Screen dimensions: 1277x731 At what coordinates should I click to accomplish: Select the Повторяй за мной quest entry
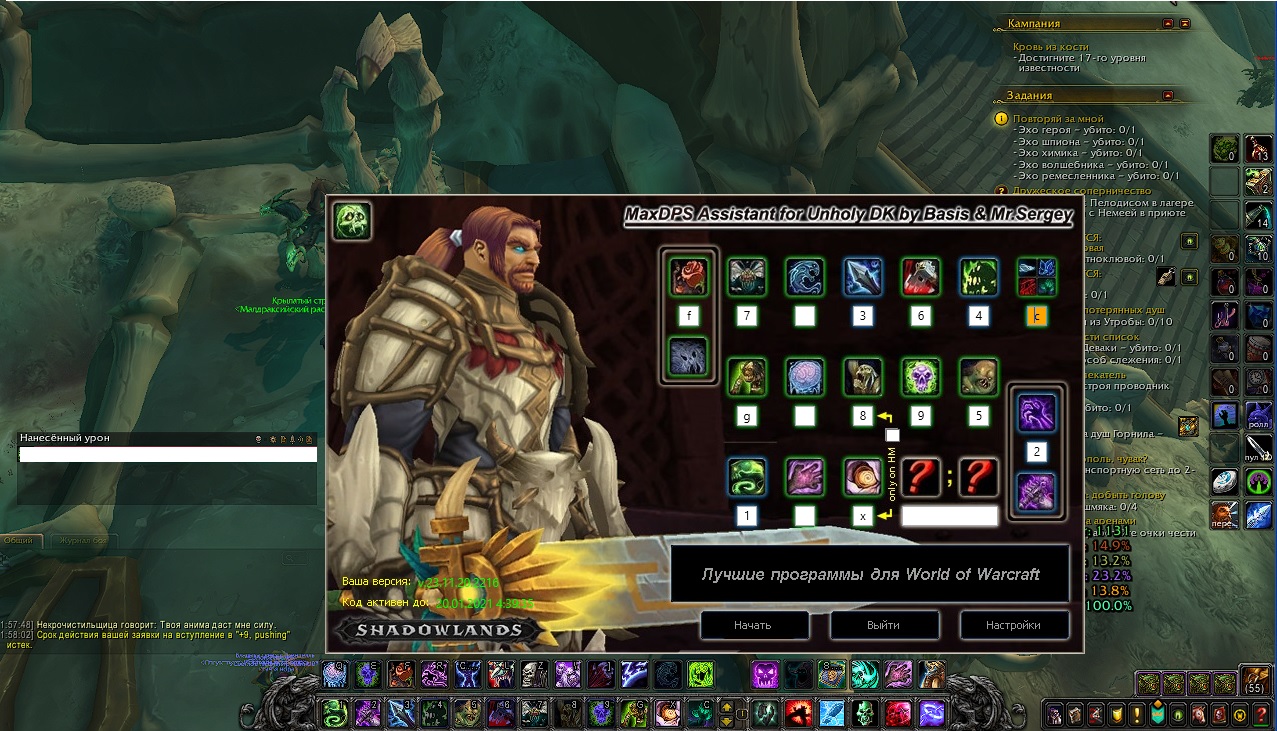[1058, 118]
